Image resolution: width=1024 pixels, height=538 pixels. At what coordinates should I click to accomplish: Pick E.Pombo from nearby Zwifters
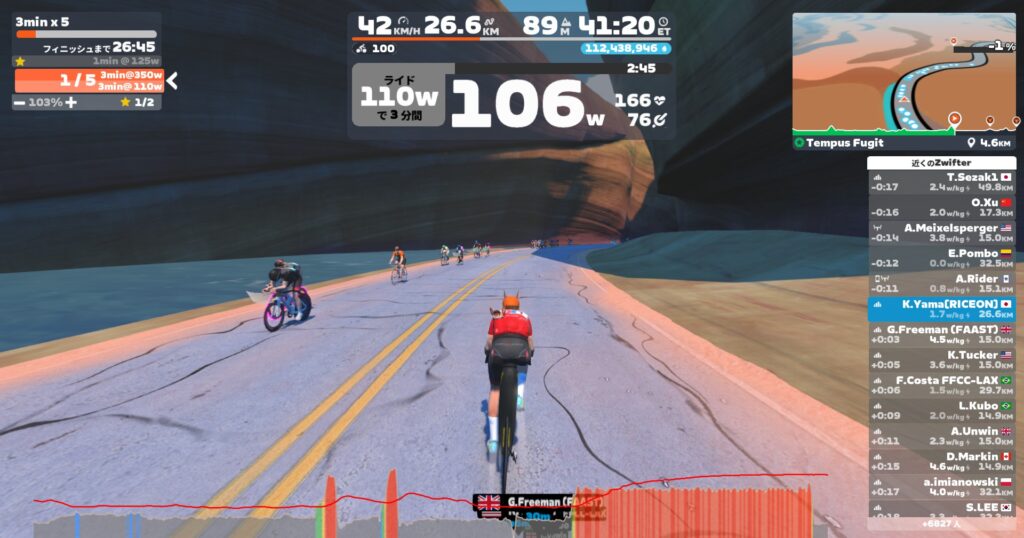click(x=941, y=258)
